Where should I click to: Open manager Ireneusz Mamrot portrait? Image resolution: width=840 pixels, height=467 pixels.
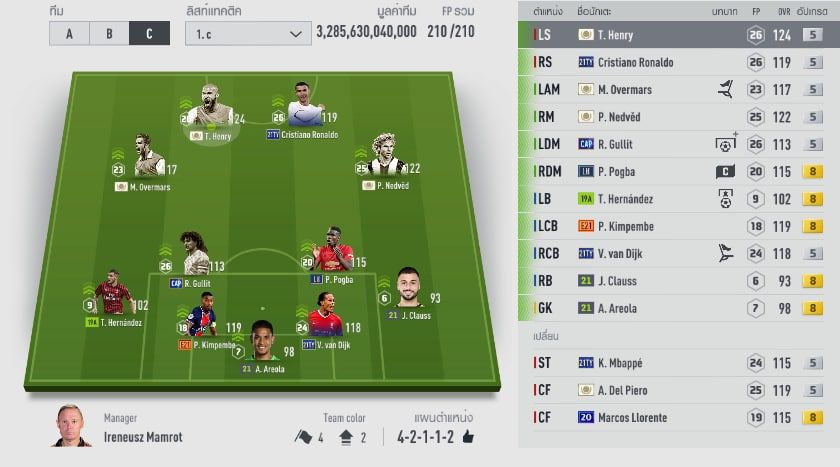tap(71, 427)
